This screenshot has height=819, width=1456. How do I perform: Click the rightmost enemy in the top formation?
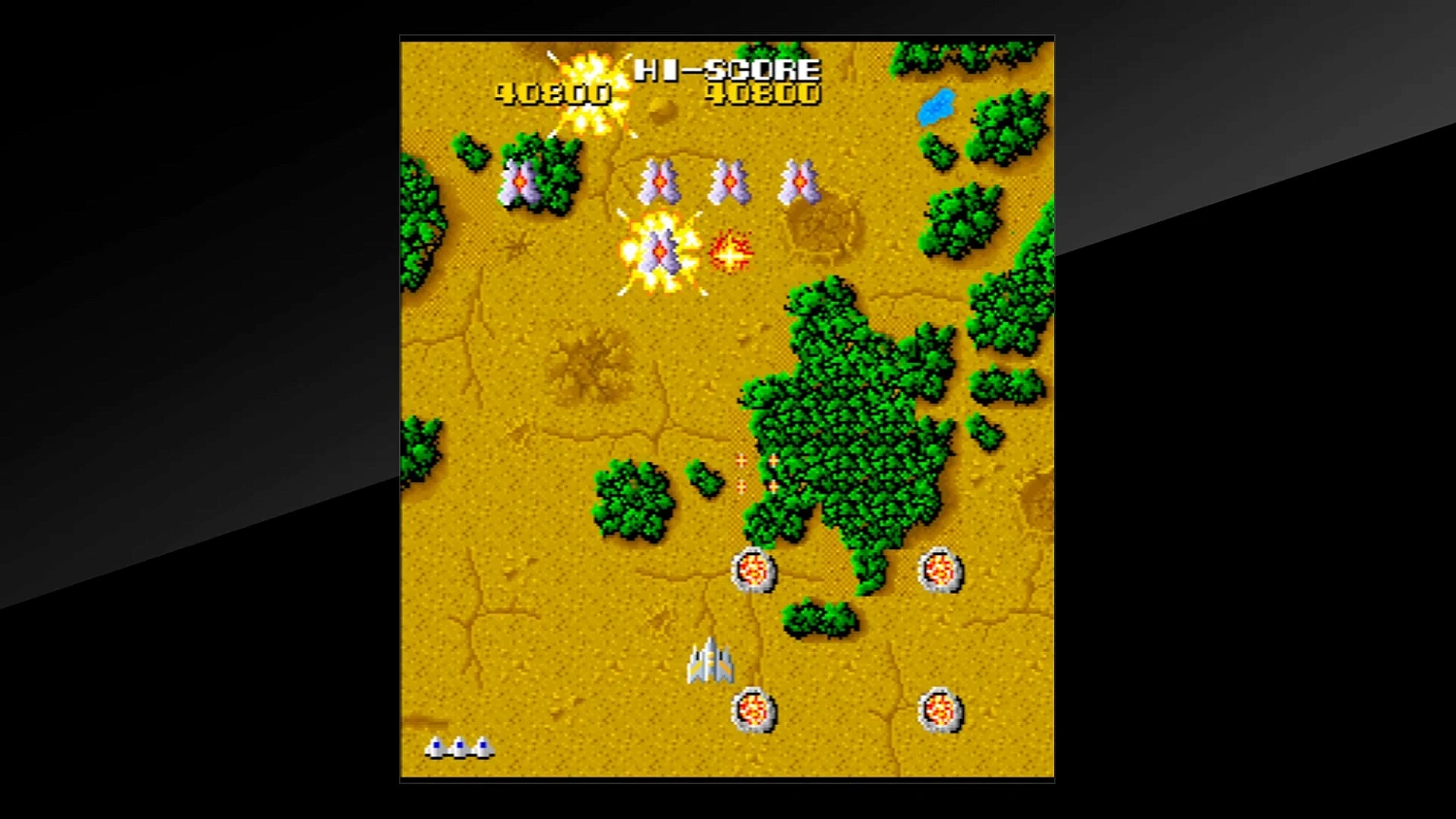(x=803, y=180)
